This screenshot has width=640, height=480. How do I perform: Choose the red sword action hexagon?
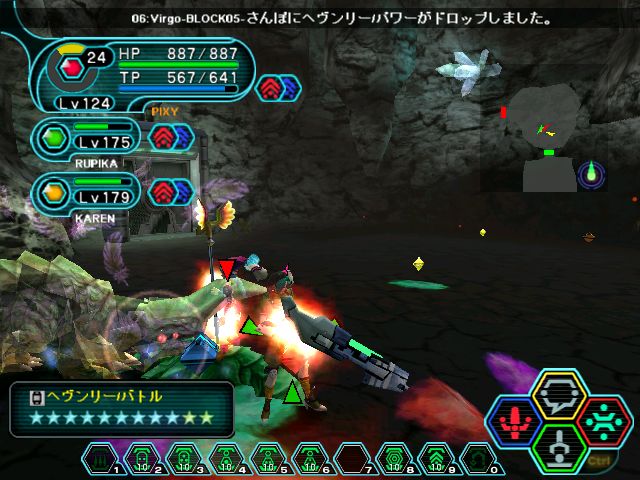pos(517,422)
